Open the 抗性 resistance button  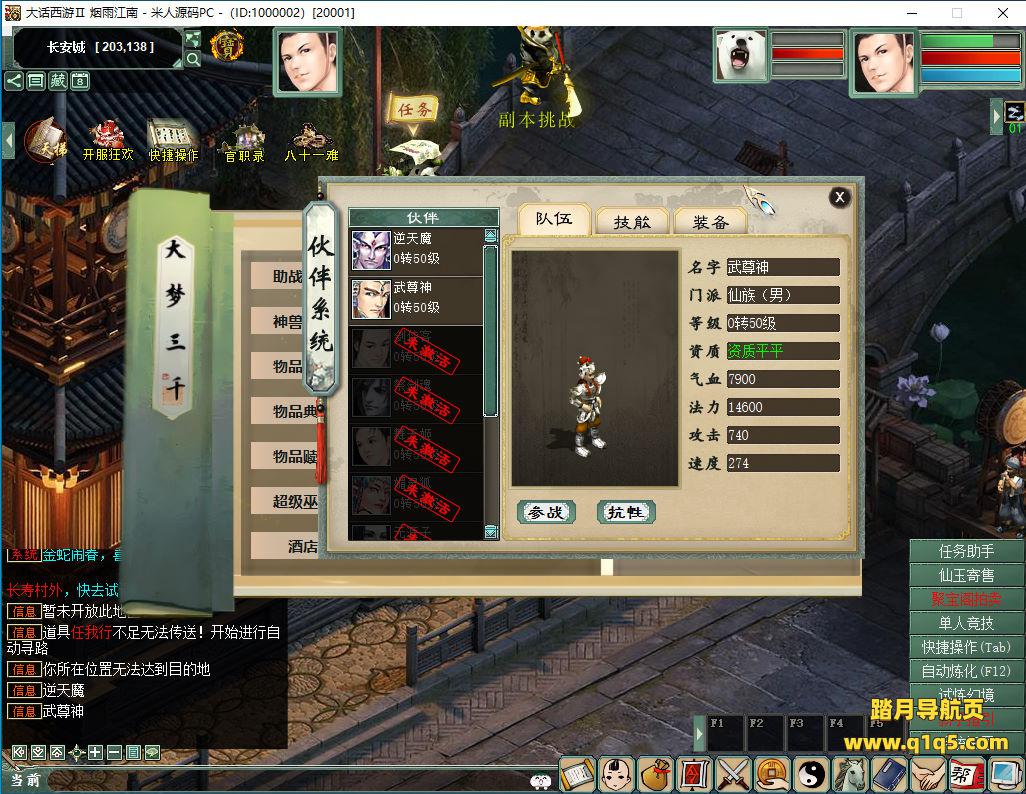click(626, 512)
